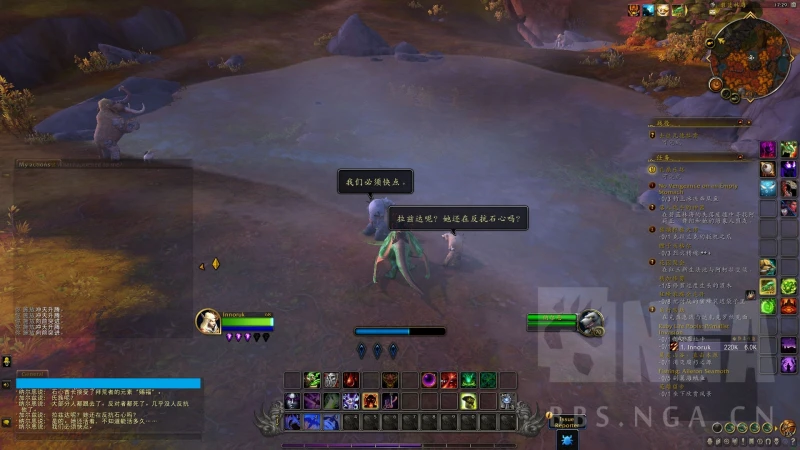Open the quest 'No Vengeance on an Empty Stomach'
Image resolution: width=800 pixels, height=450 pixels.
[x=700, y=188]
